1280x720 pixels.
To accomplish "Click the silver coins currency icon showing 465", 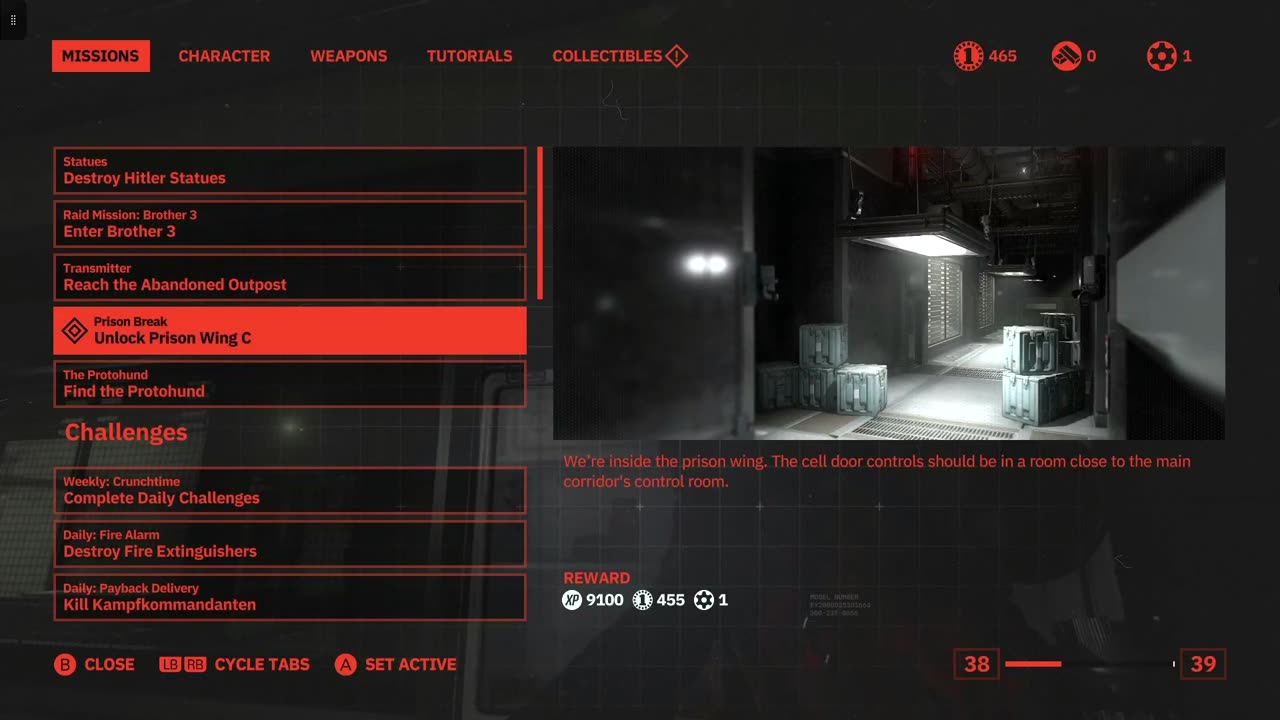I will [966, 56].
